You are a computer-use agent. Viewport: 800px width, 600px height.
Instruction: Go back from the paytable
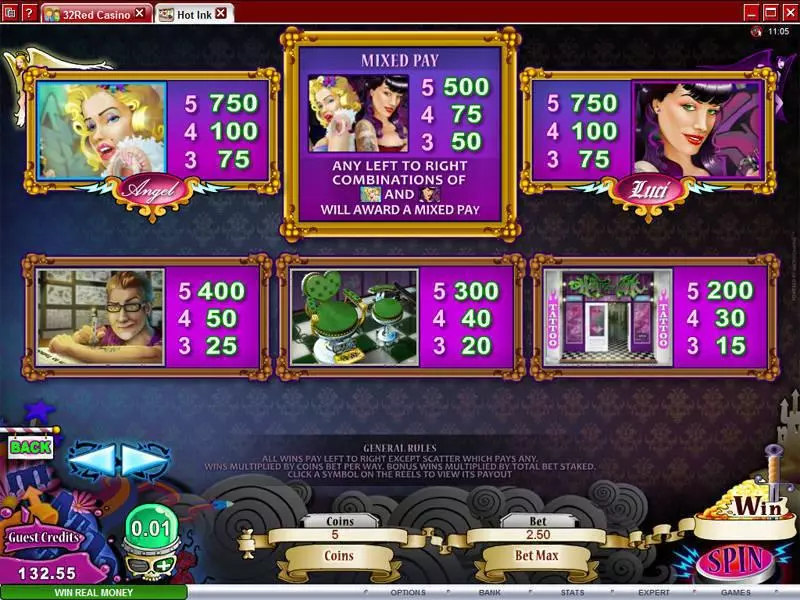pos(31,447)
